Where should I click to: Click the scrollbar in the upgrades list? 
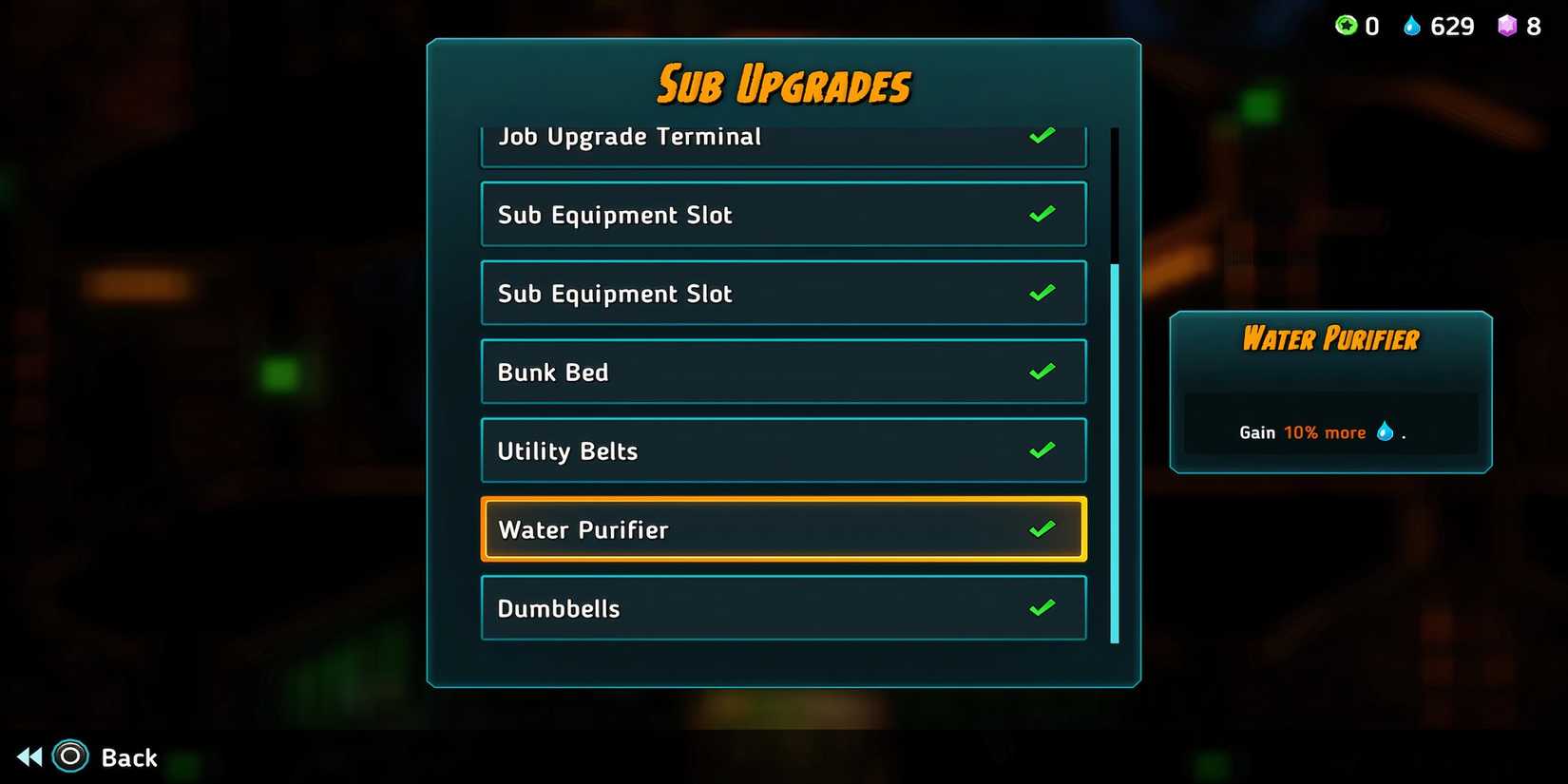click(x=1110, y=447)
